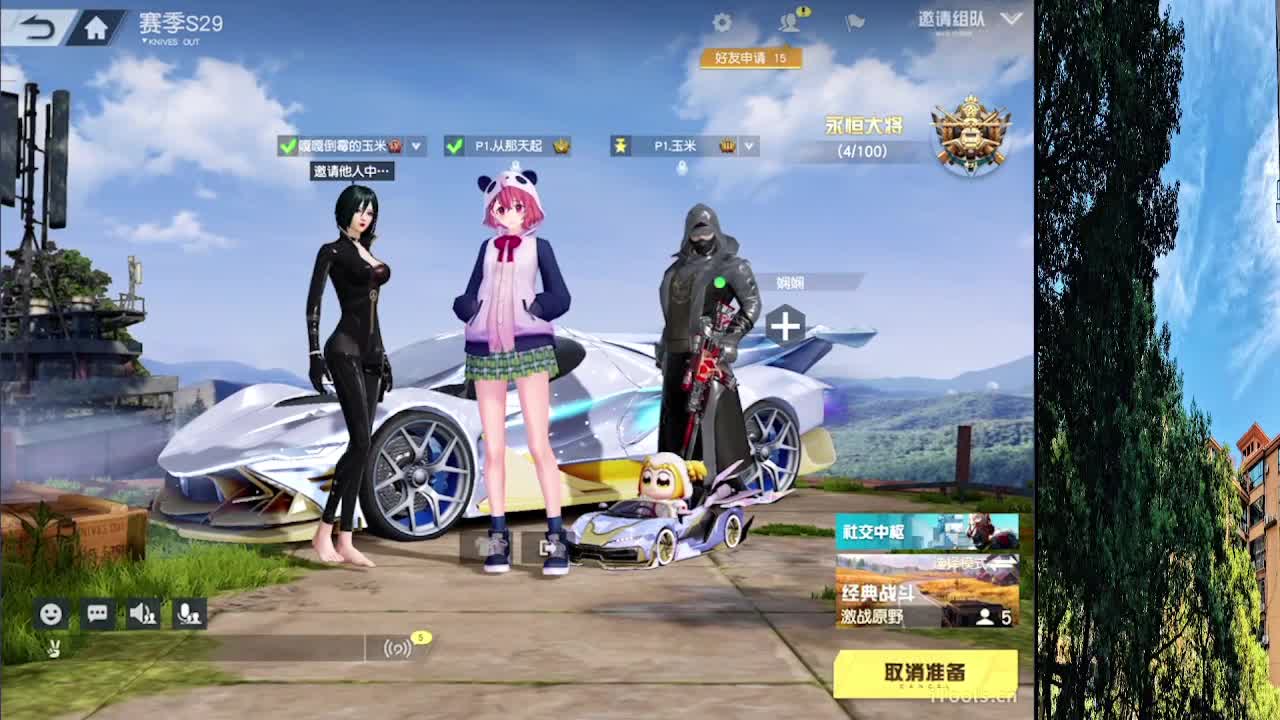Viewport: 1280px width, 720px height.
Task: Open the friends list with notification badge
Action: (x=790, y=24)
